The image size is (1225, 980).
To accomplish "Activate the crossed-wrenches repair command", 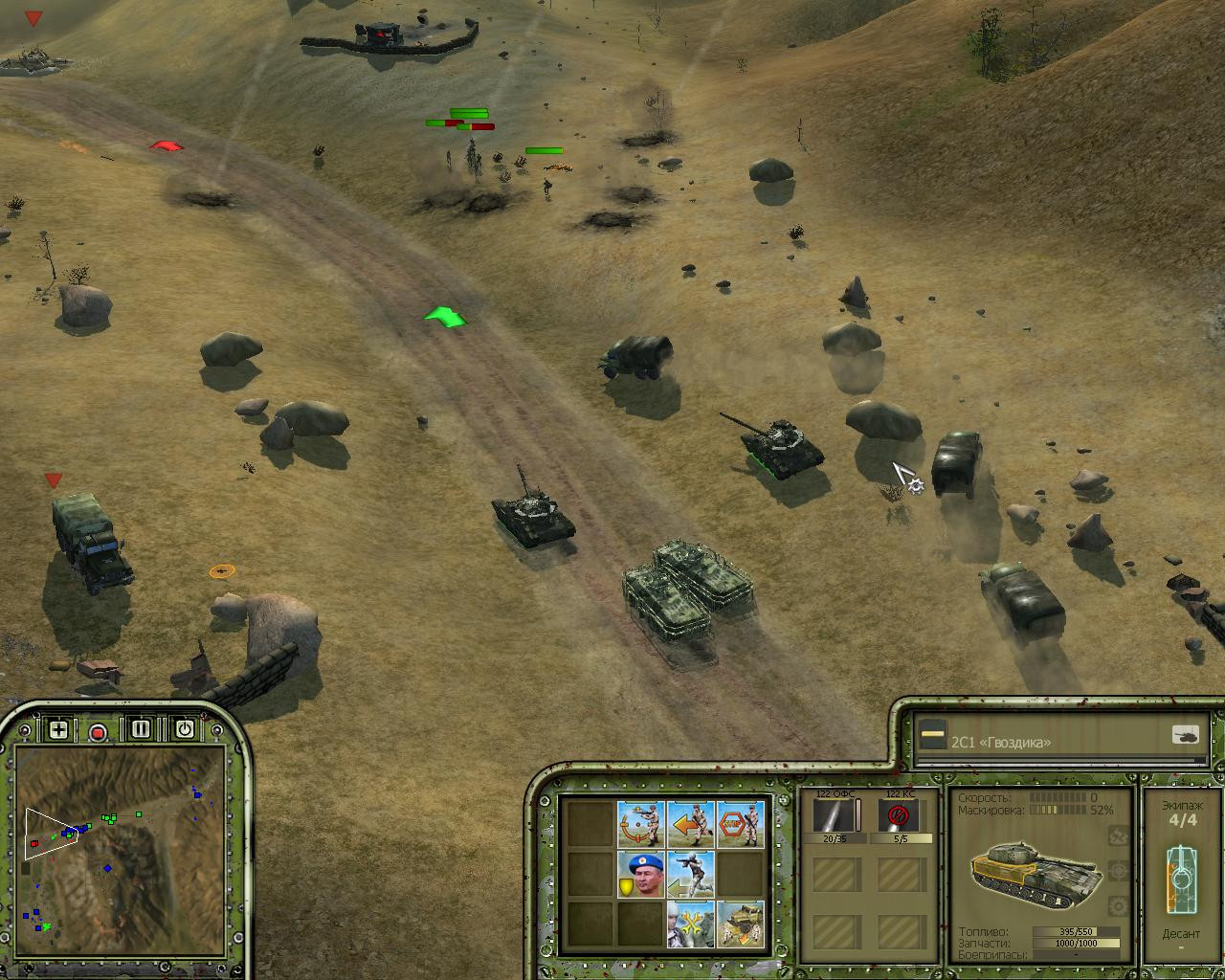I will coord(691,924).
